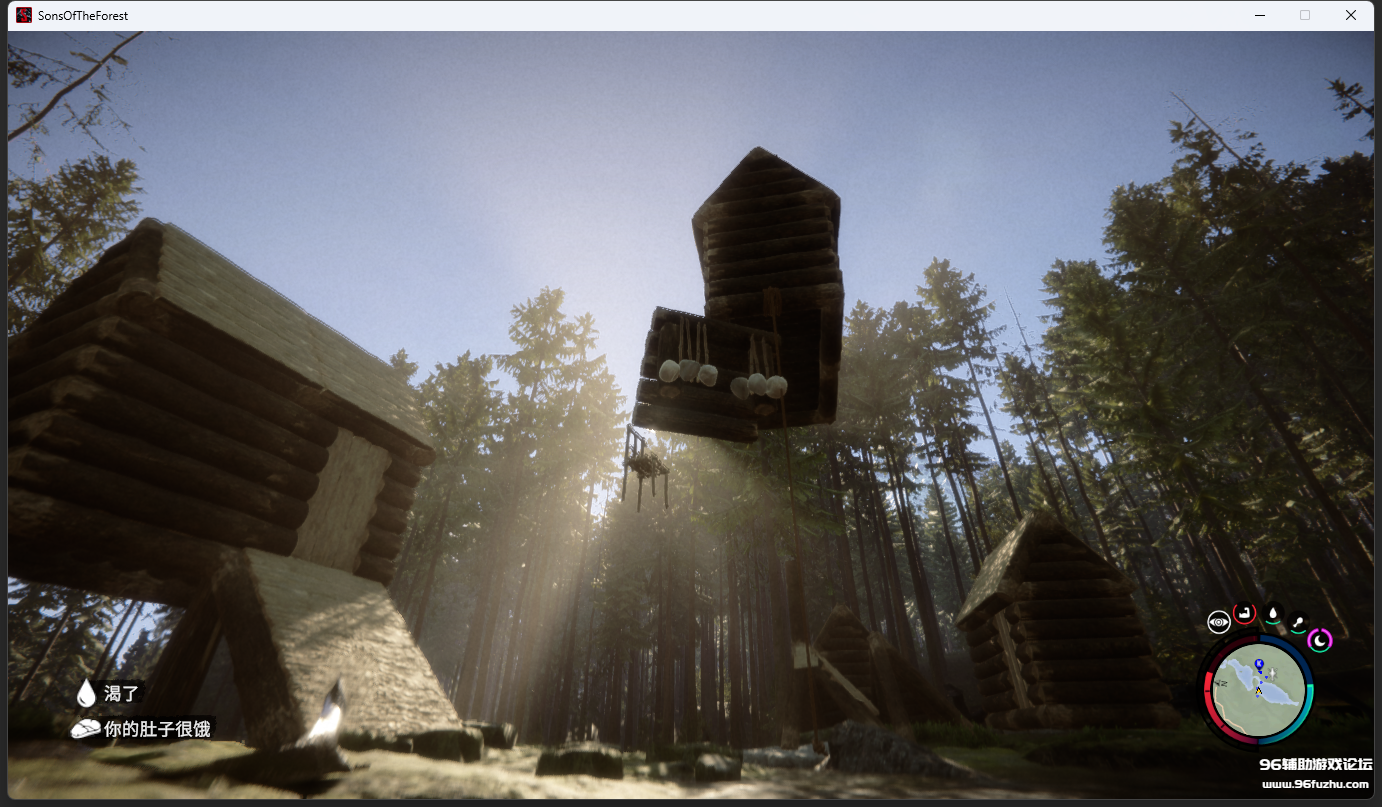Click the crescent moon rest icon
Image resolution: width=1382 pixels, height=807 pixels.
click(x=1320, y=639)
